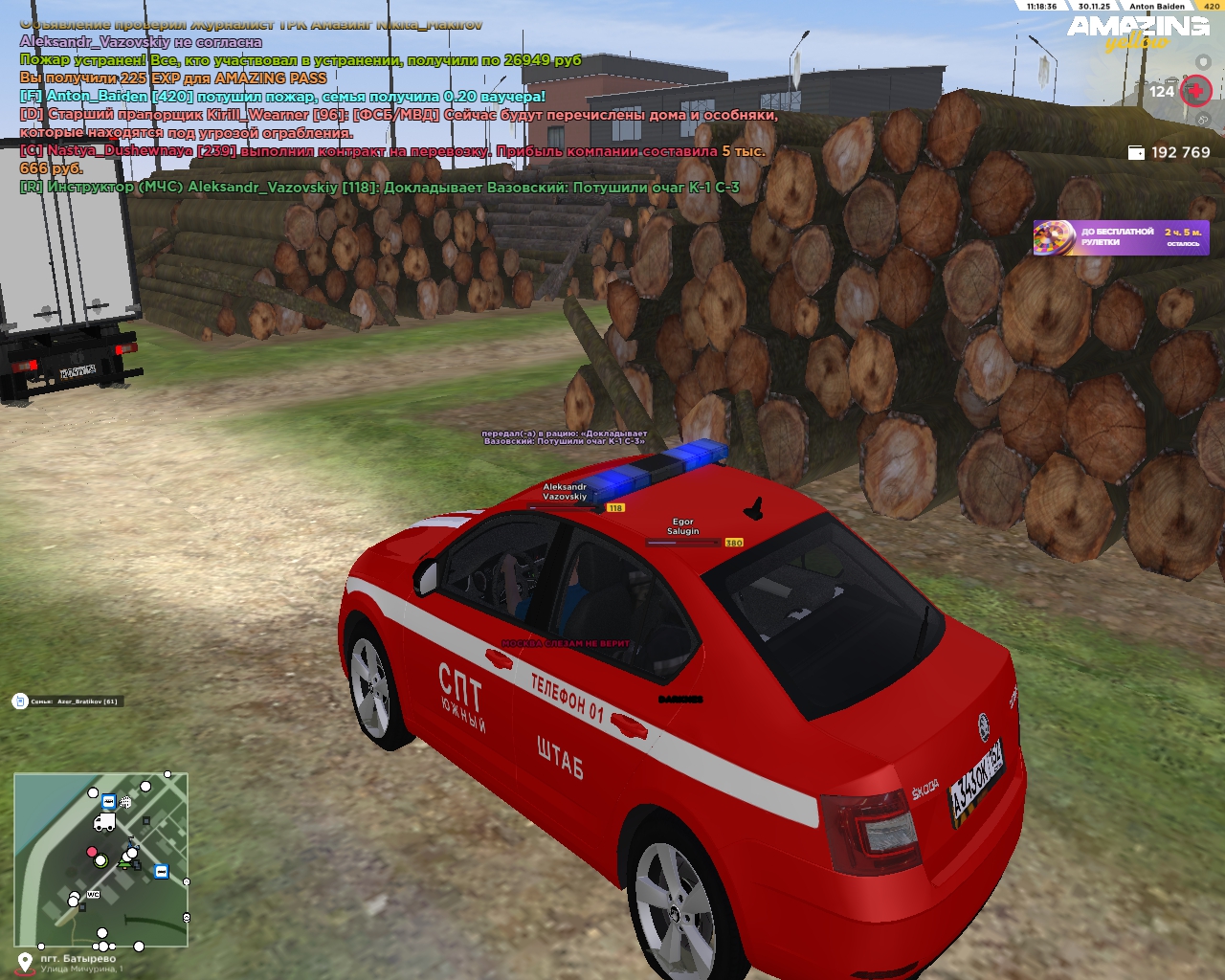
Task: Click the armor shield icon
Action: coord(1203,62)
